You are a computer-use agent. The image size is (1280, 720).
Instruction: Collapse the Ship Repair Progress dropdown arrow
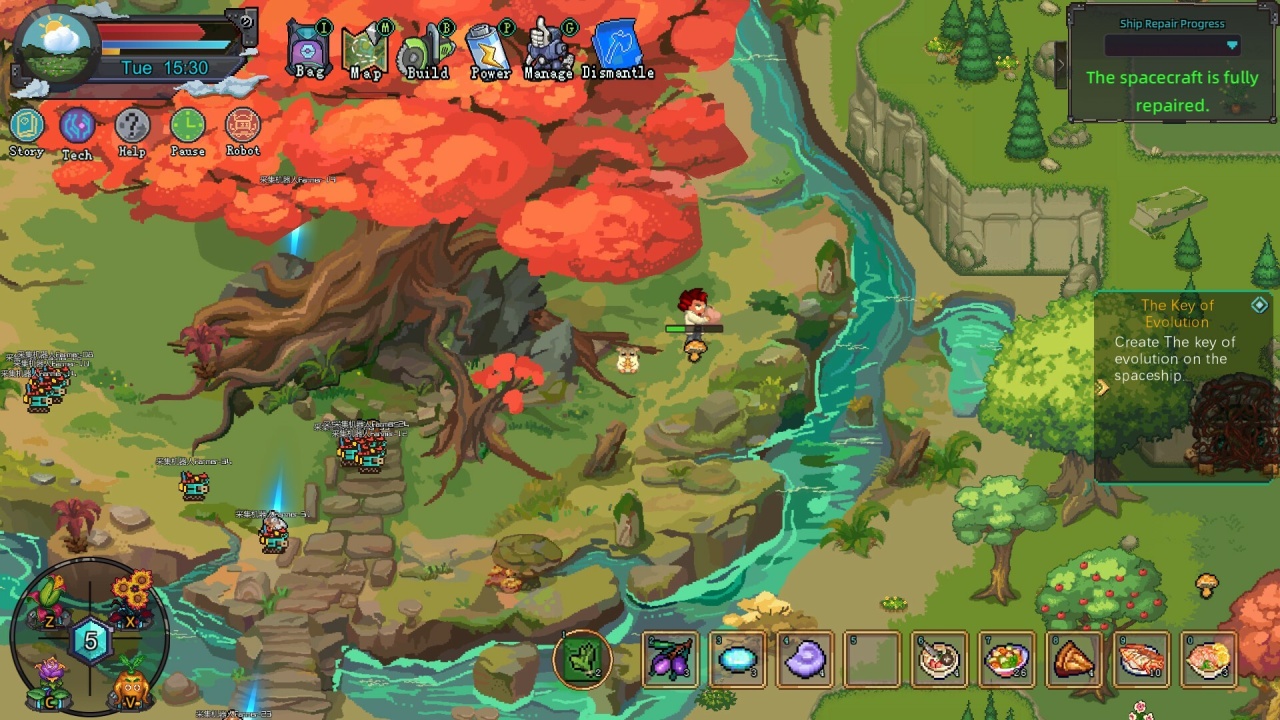[x=1232, y=46]
